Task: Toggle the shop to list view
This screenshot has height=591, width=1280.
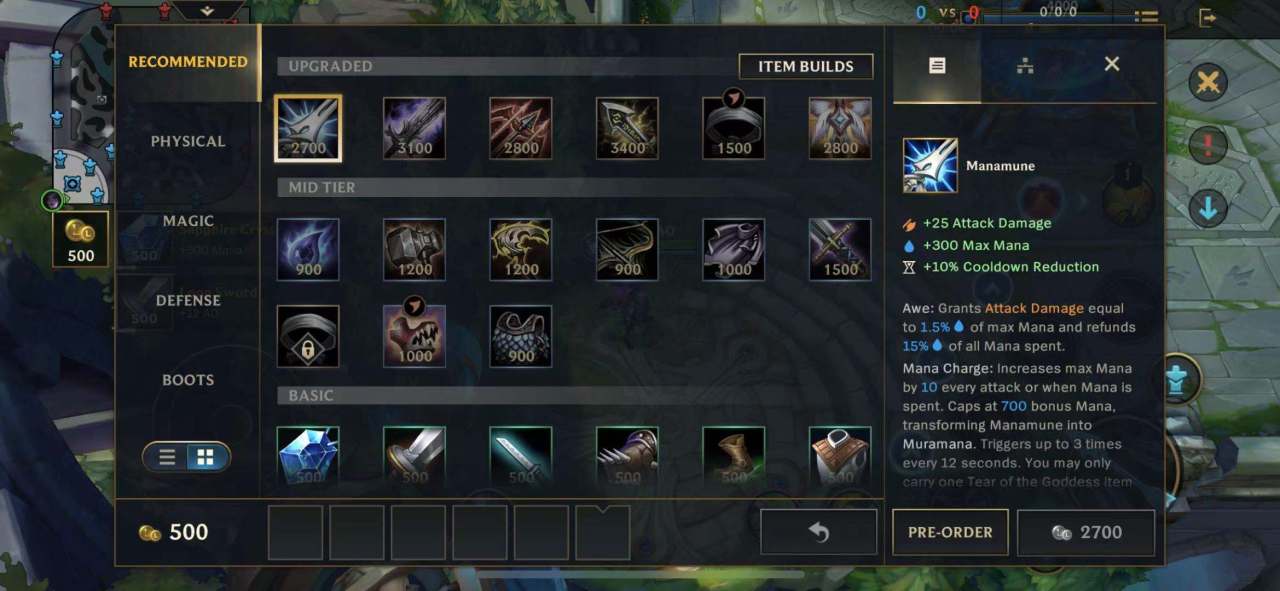Action: coord(168,457)
